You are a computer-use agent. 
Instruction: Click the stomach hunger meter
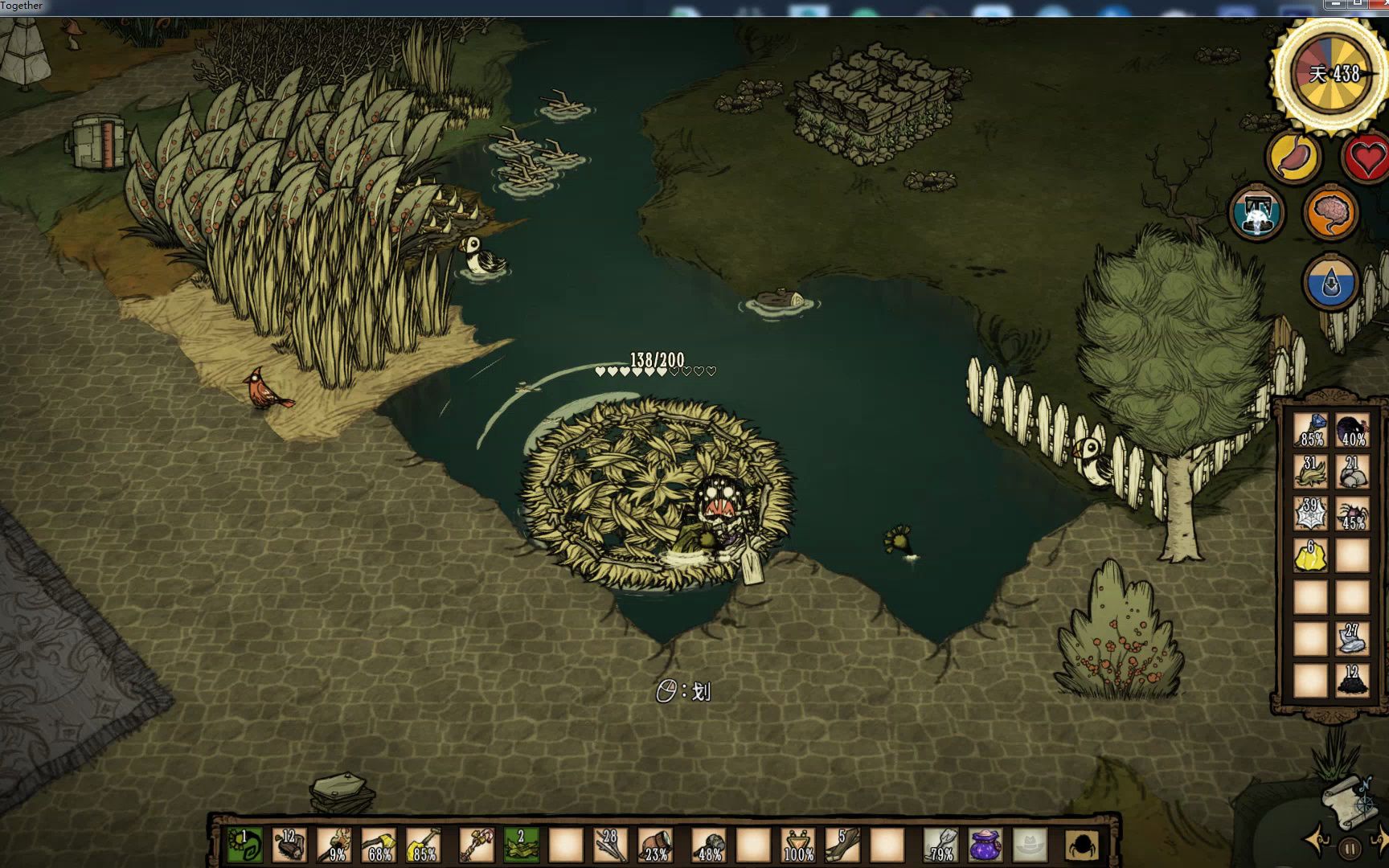point(1293,155)
